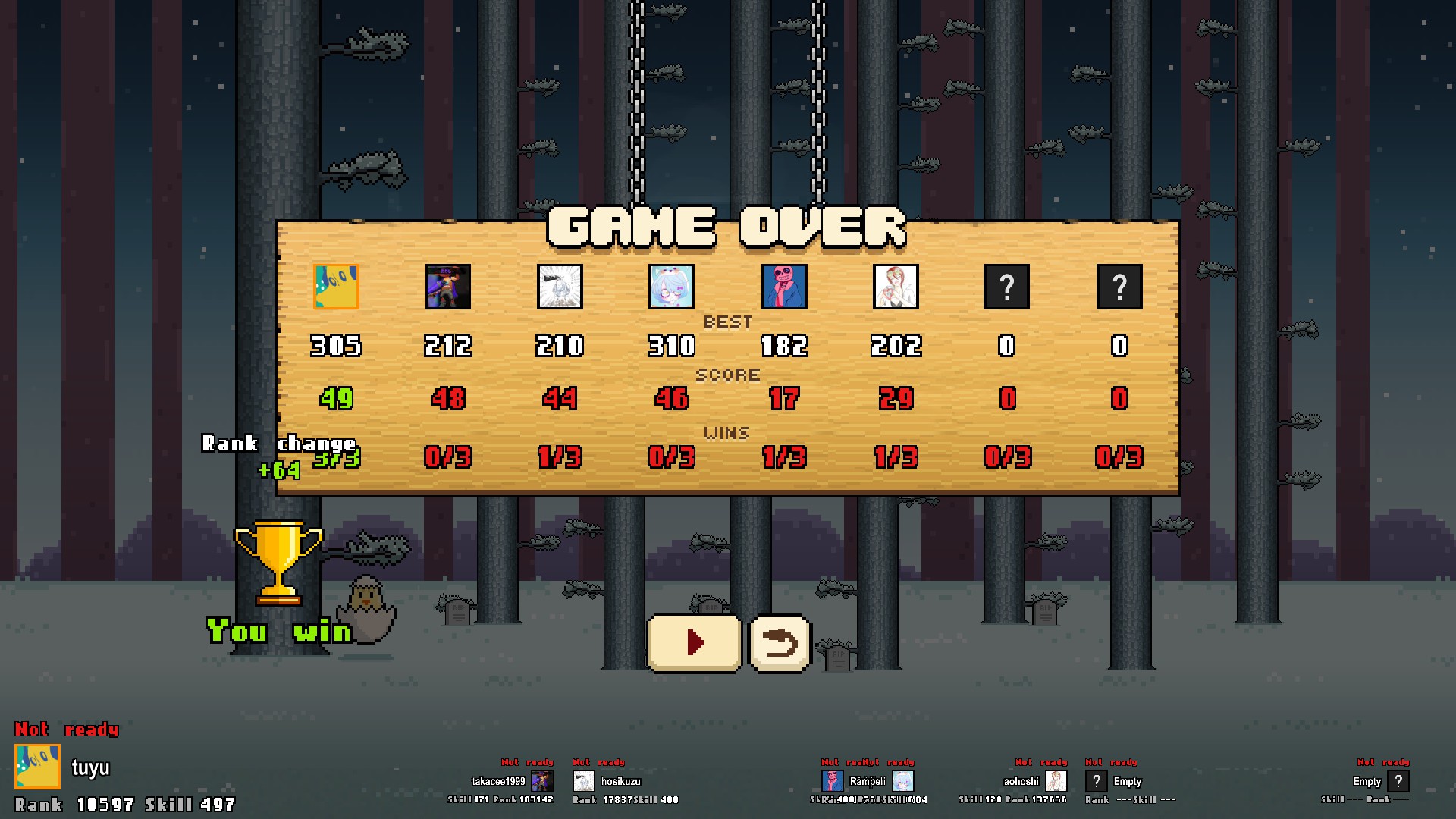Viewport: 1456px width, 819px height.
Task: Click the play arrow to start next match
Action: (693, 641)
